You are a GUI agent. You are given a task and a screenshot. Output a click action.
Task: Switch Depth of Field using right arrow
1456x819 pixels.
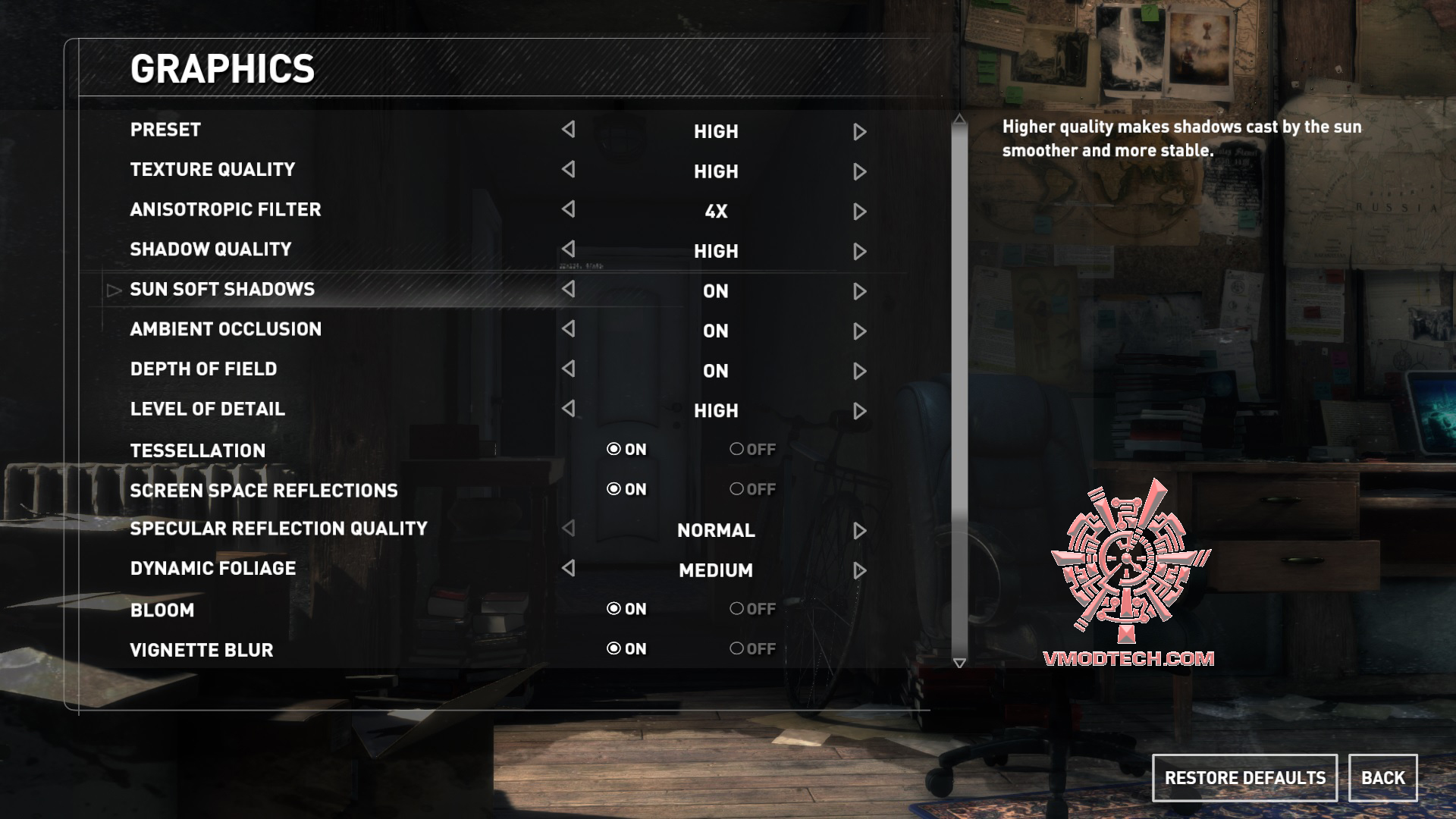point(859,371)
